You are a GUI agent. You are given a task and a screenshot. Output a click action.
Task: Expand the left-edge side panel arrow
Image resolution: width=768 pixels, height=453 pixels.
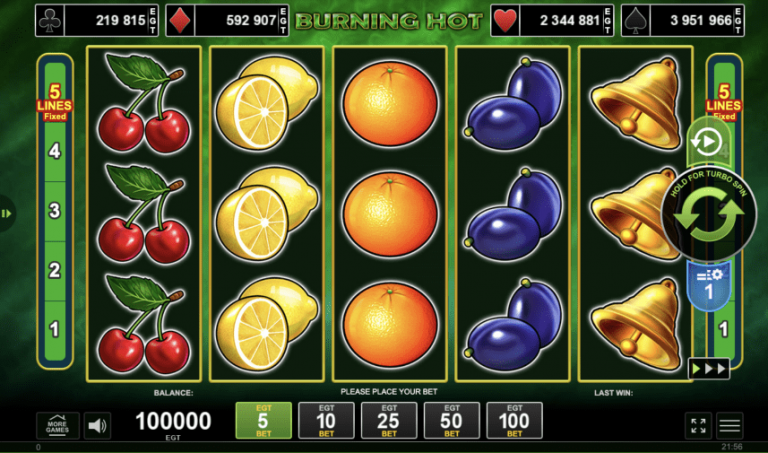point(6,212)
